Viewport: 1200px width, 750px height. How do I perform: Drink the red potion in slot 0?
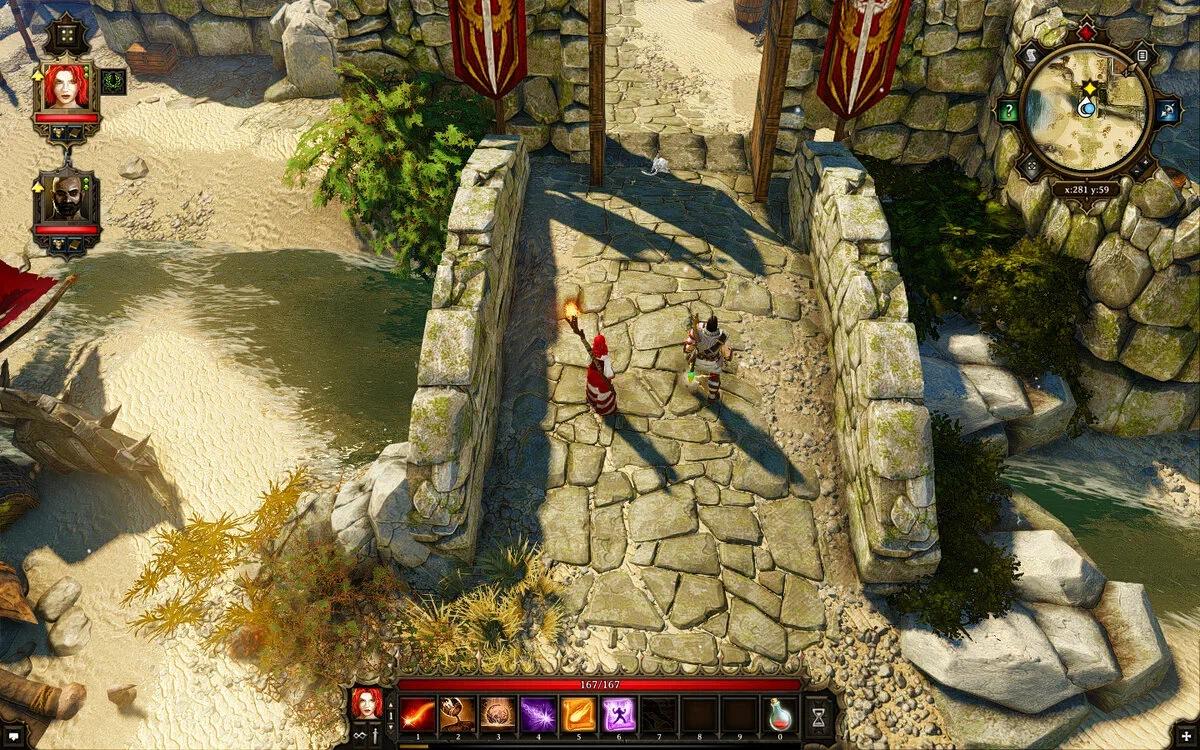[779, 714]
